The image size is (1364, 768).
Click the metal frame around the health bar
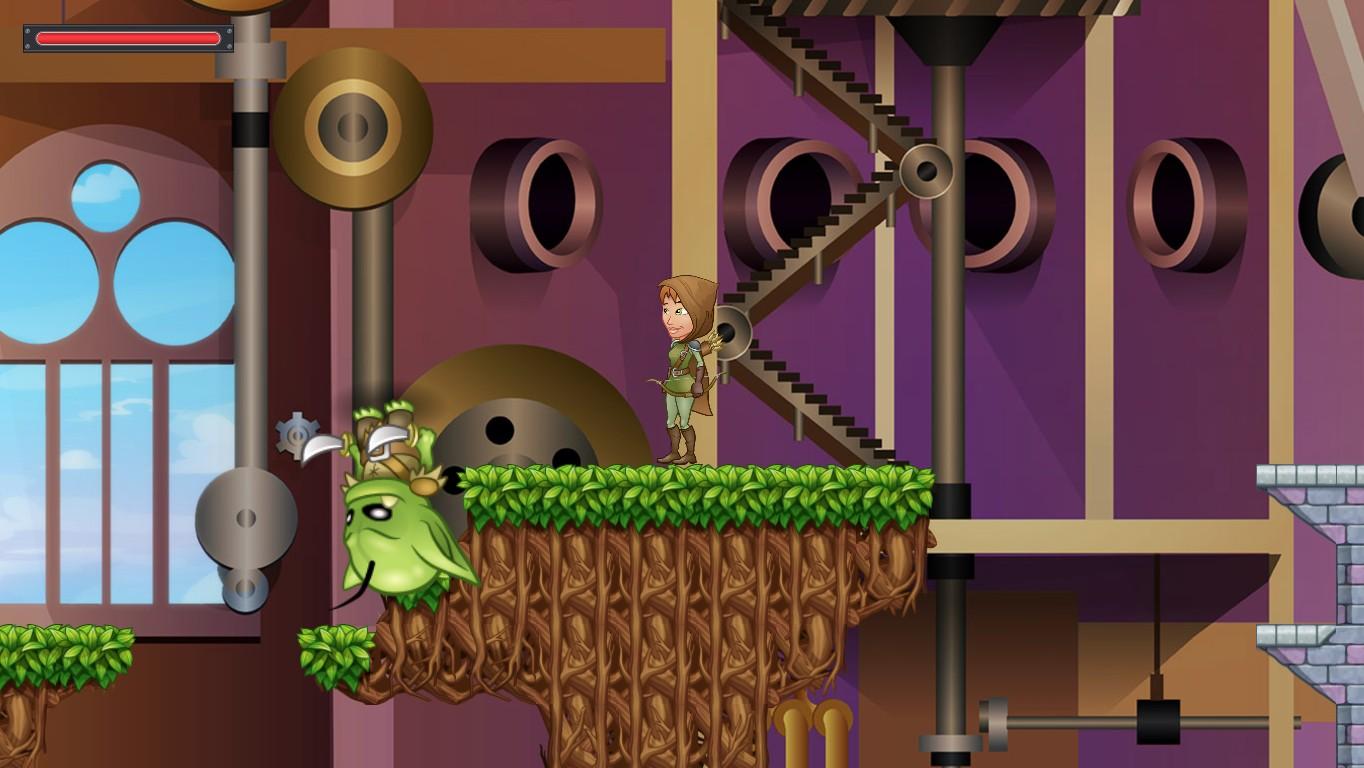point(24,38)
